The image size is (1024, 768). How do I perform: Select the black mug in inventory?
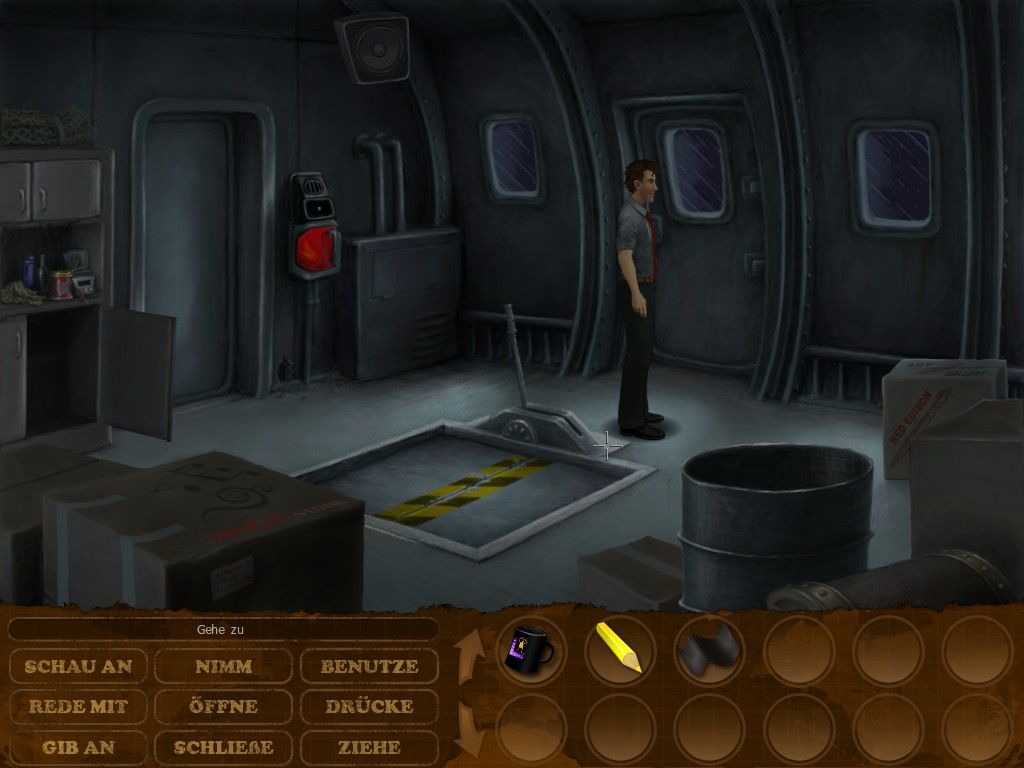coord(531,650)
